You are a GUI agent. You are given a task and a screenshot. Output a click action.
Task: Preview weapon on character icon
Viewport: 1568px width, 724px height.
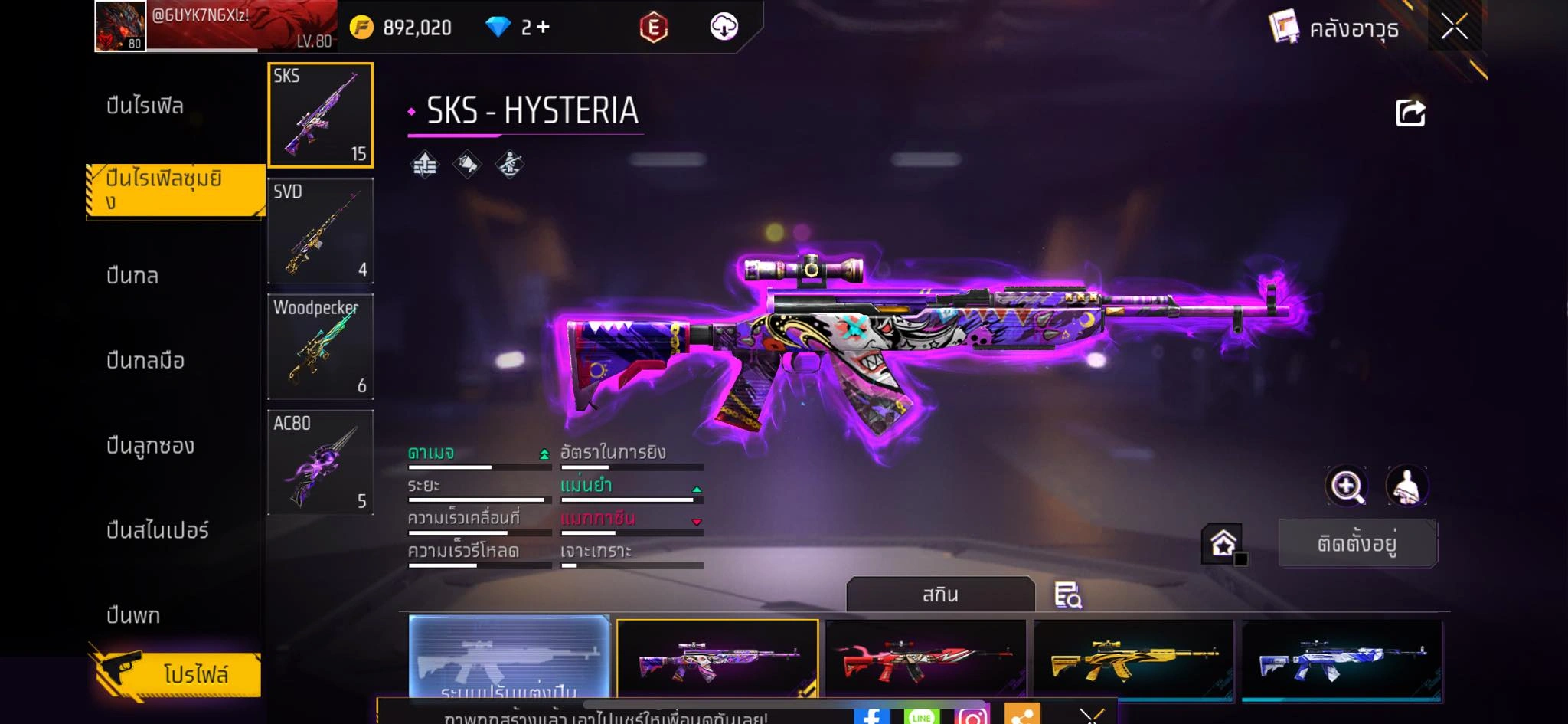1407,486
